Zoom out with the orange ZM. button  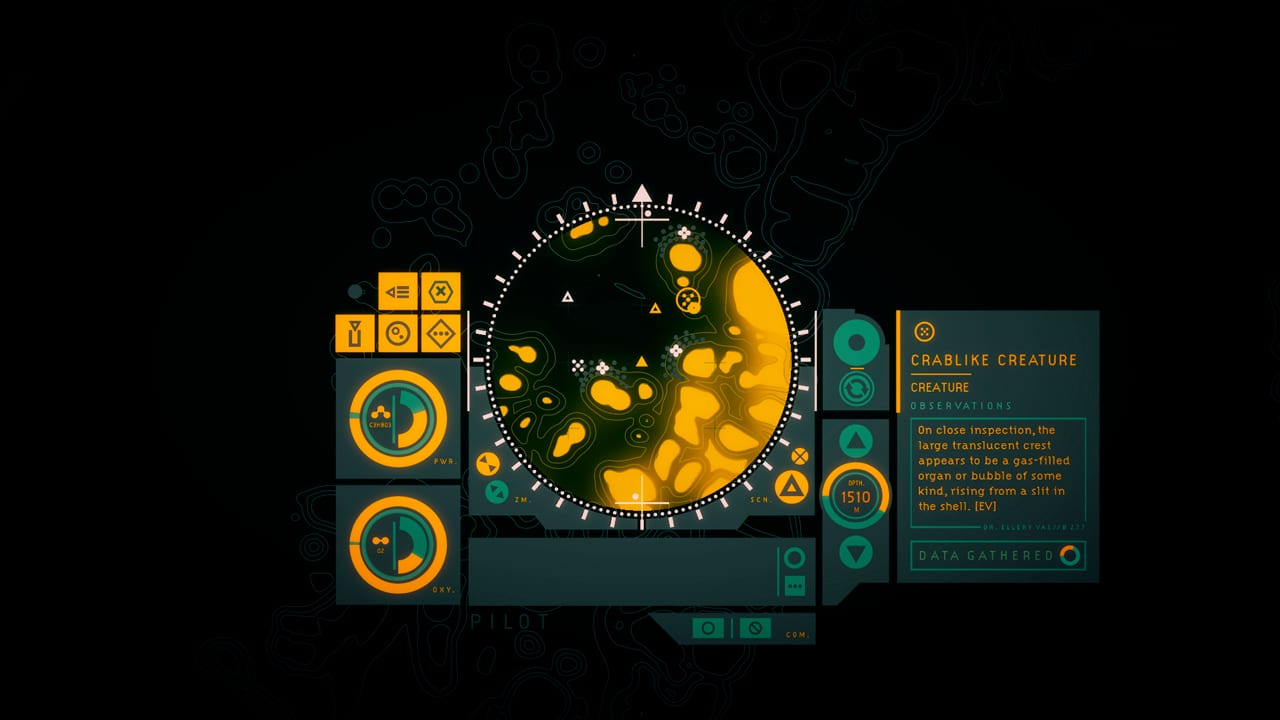coord(488,464)
